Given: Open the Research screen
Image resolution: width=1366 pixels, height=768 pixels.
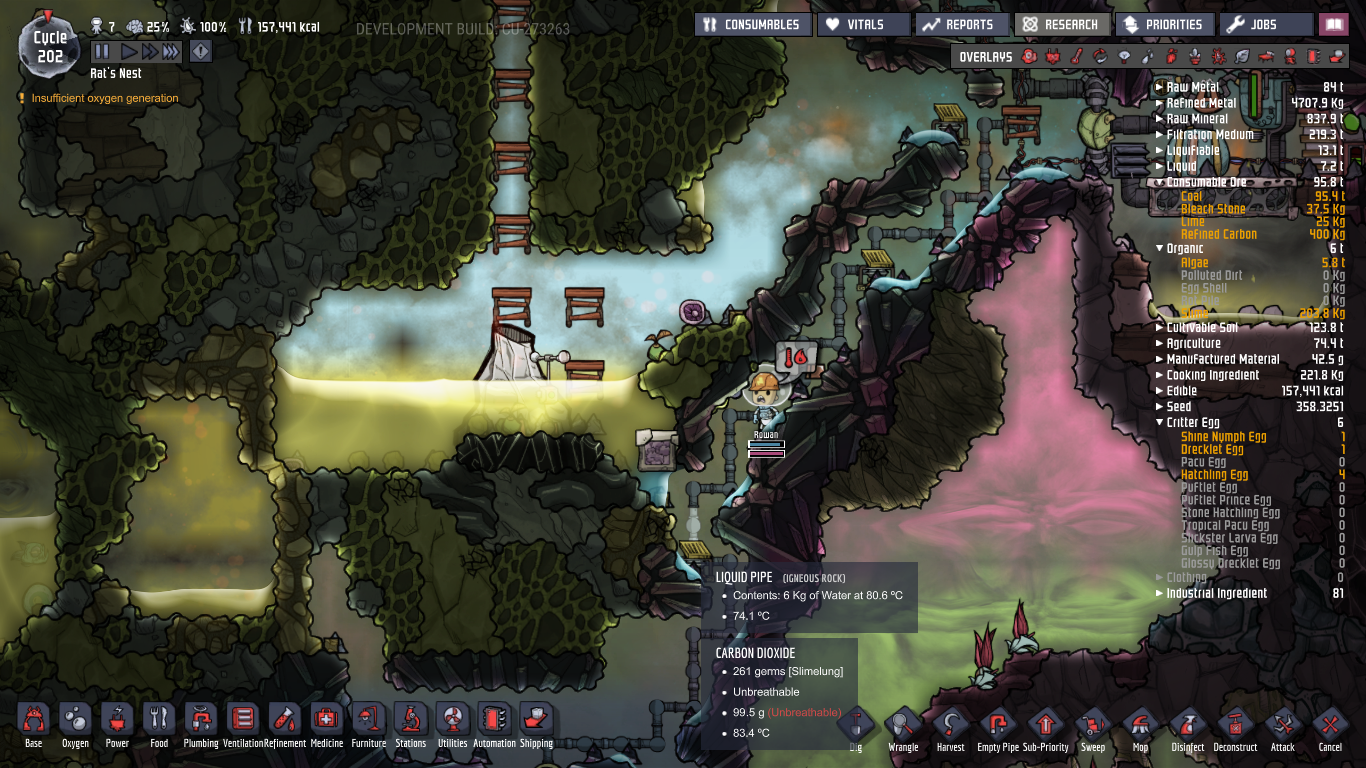Looking at the screenshot, I should pos(1062,24).
